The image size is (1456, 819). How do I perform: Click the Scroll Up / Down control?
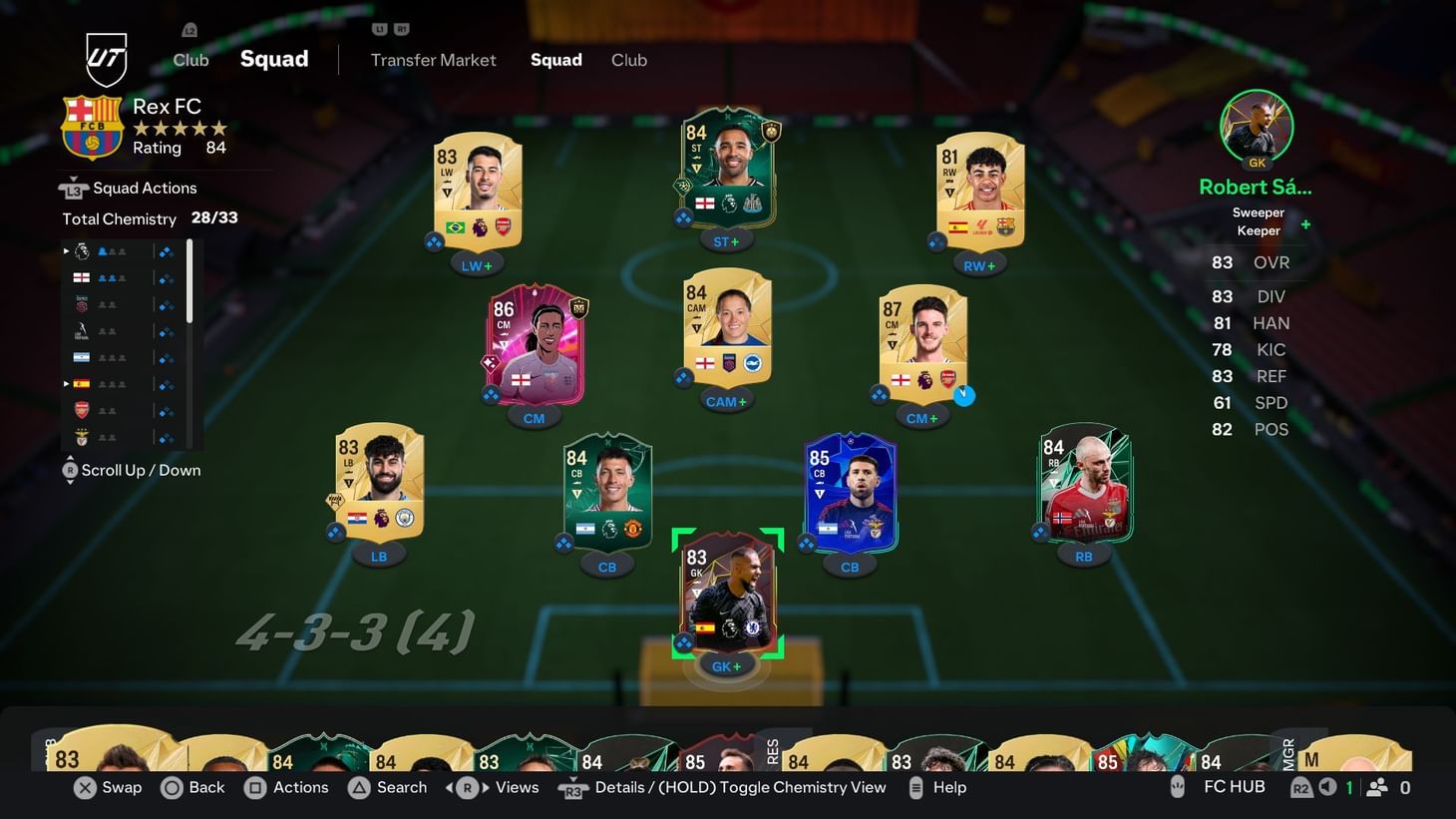tap(70, 469)
